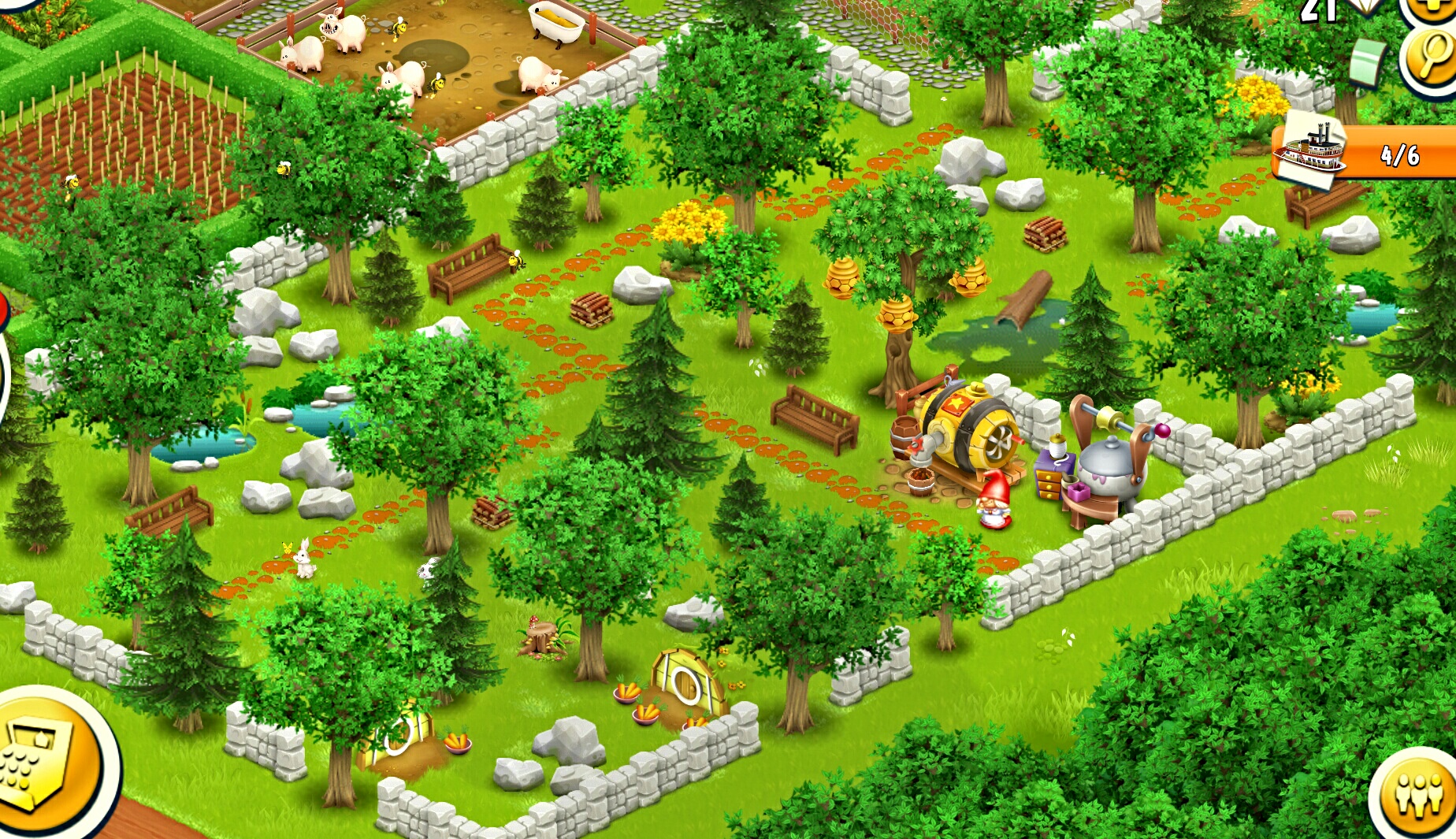The image size is (1456, 839).
Task: Open the shop cash register button
Action: pos(43,760)
